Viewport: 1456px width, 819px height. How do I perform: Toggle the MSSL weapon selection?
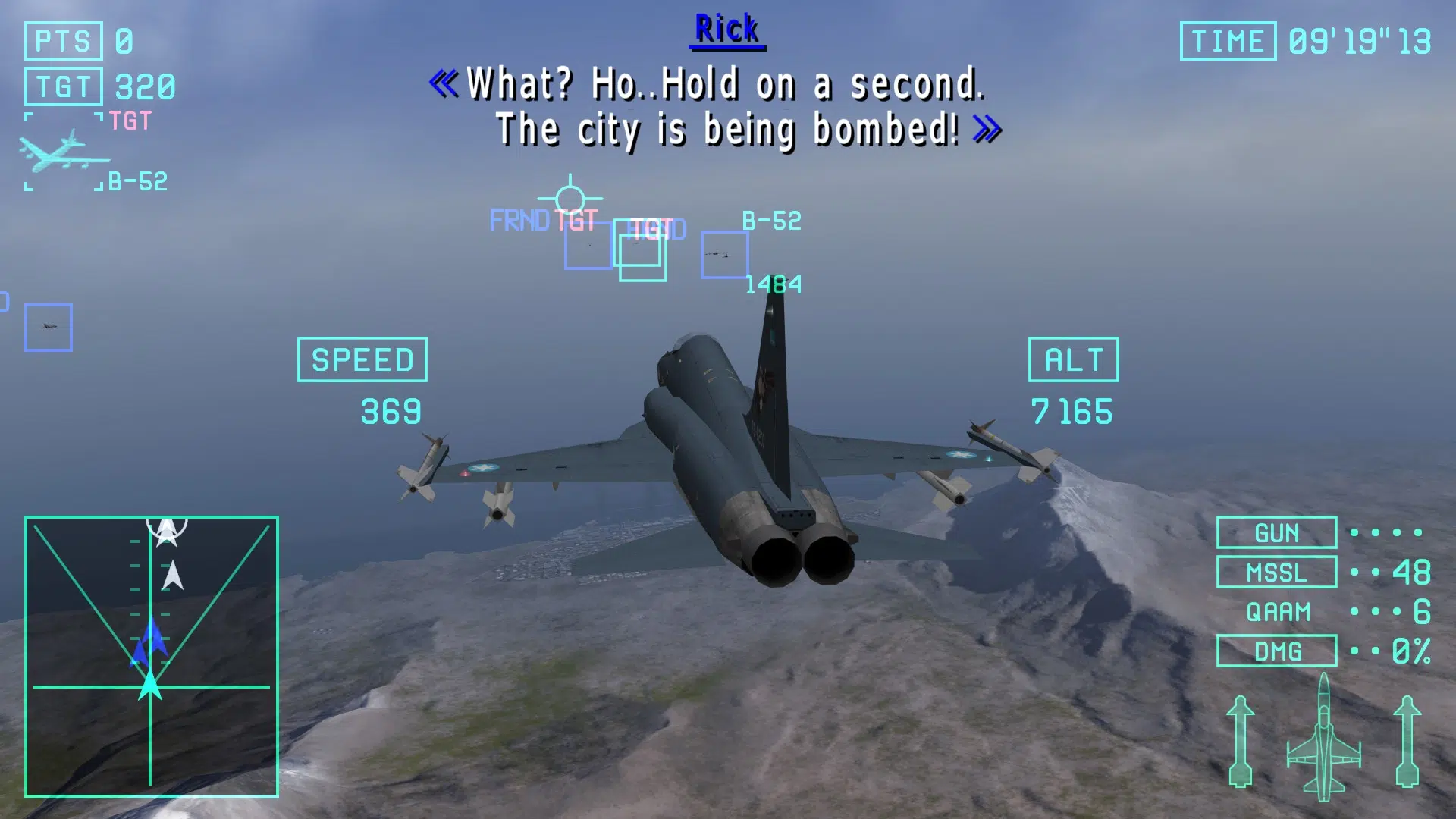coord(1276,573)
